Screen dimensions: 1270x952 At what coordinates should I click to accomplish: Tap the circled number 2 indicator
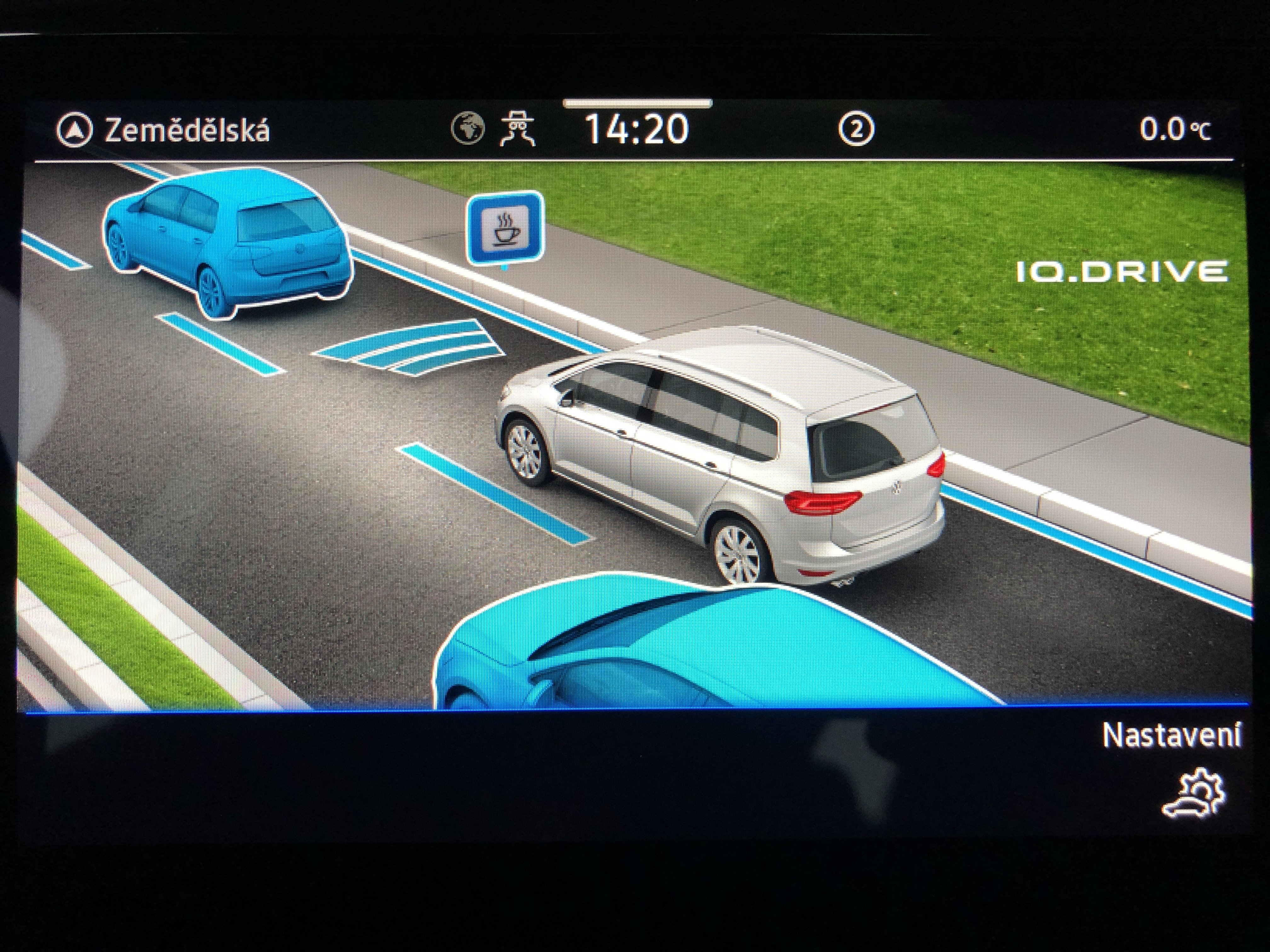coord(855,130)
